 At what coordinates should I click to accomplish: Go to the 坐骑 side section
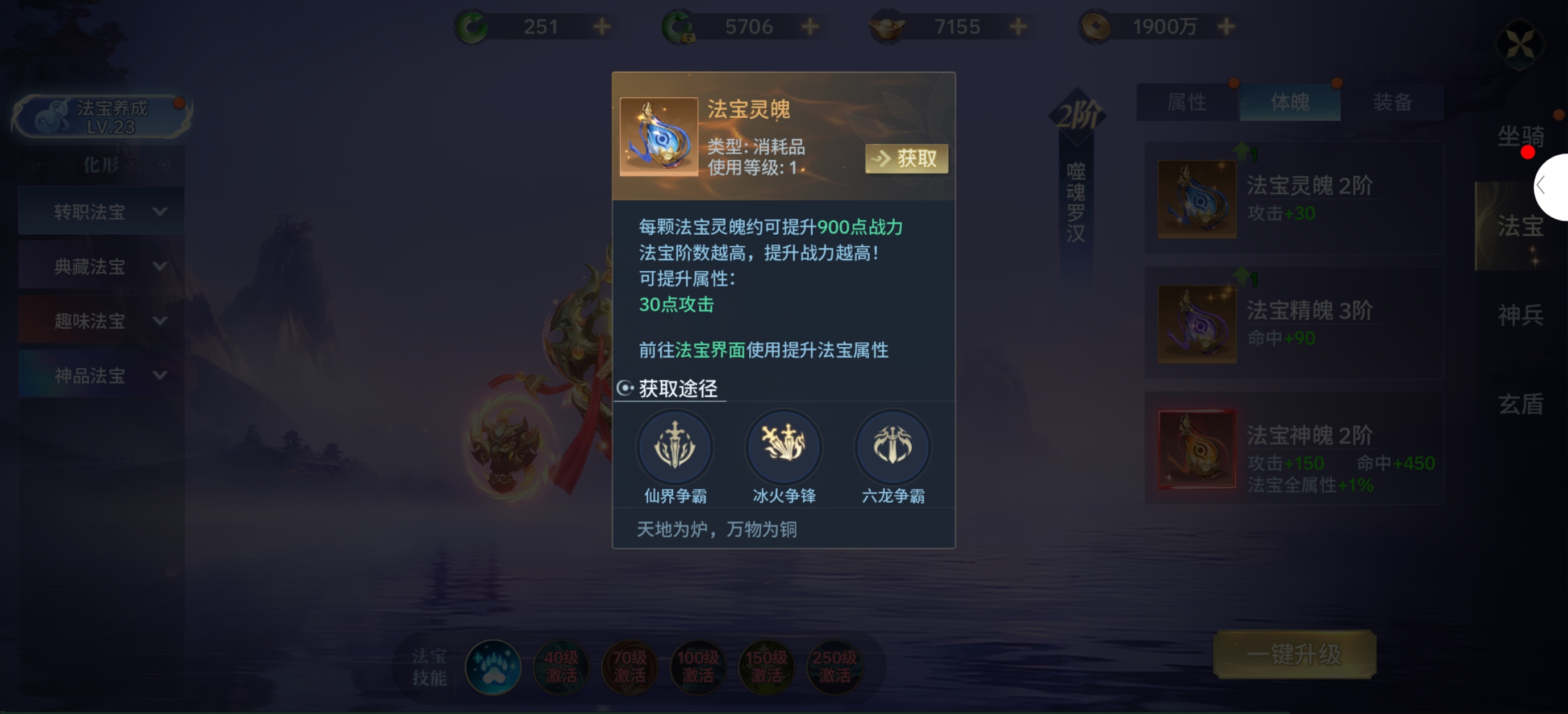tap(1520, 136)
